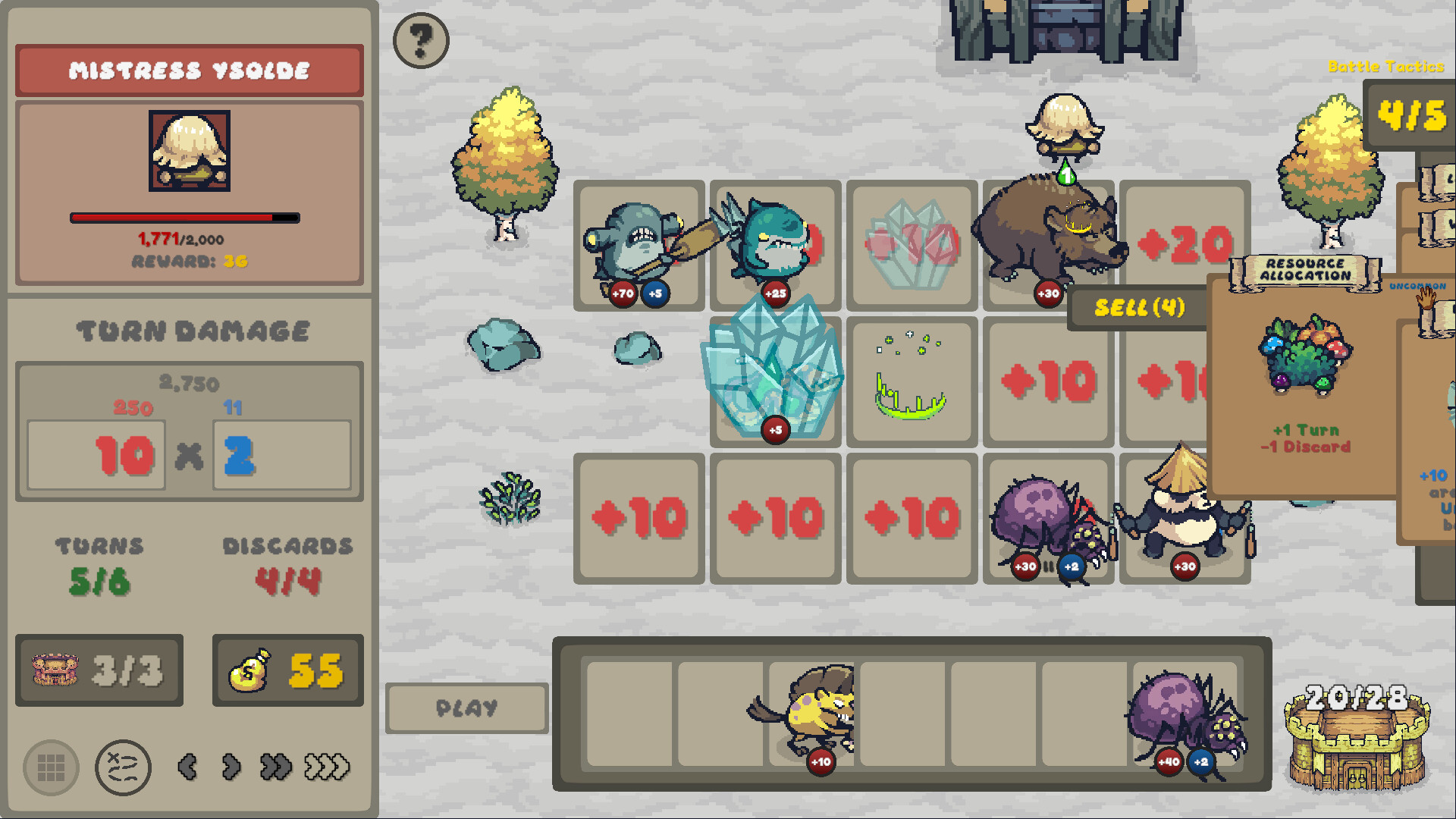Viewport: 1456px width, 819px height.
Task: Click the question mark help icon
Action: pyautogui.click(x=421, y=41)
